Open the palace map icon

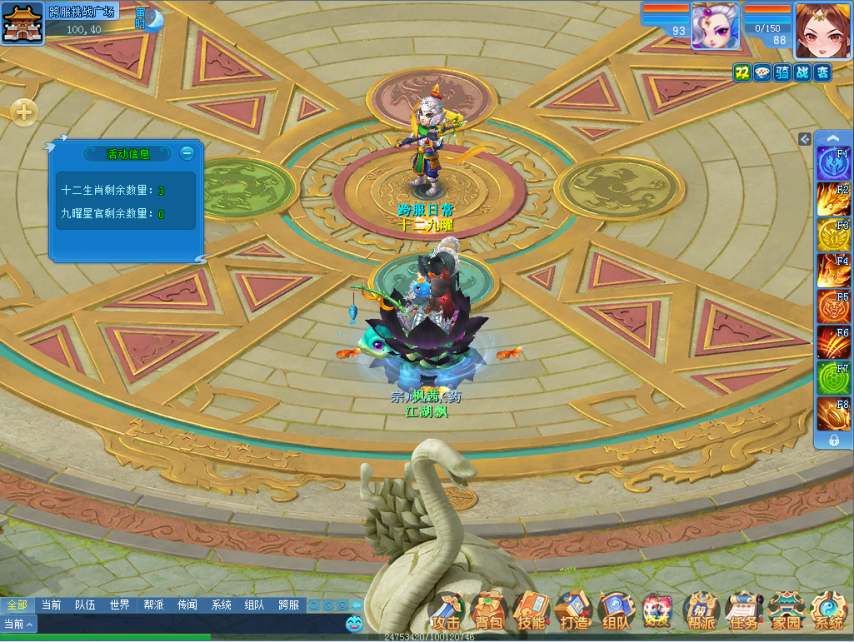click(22, 23)
